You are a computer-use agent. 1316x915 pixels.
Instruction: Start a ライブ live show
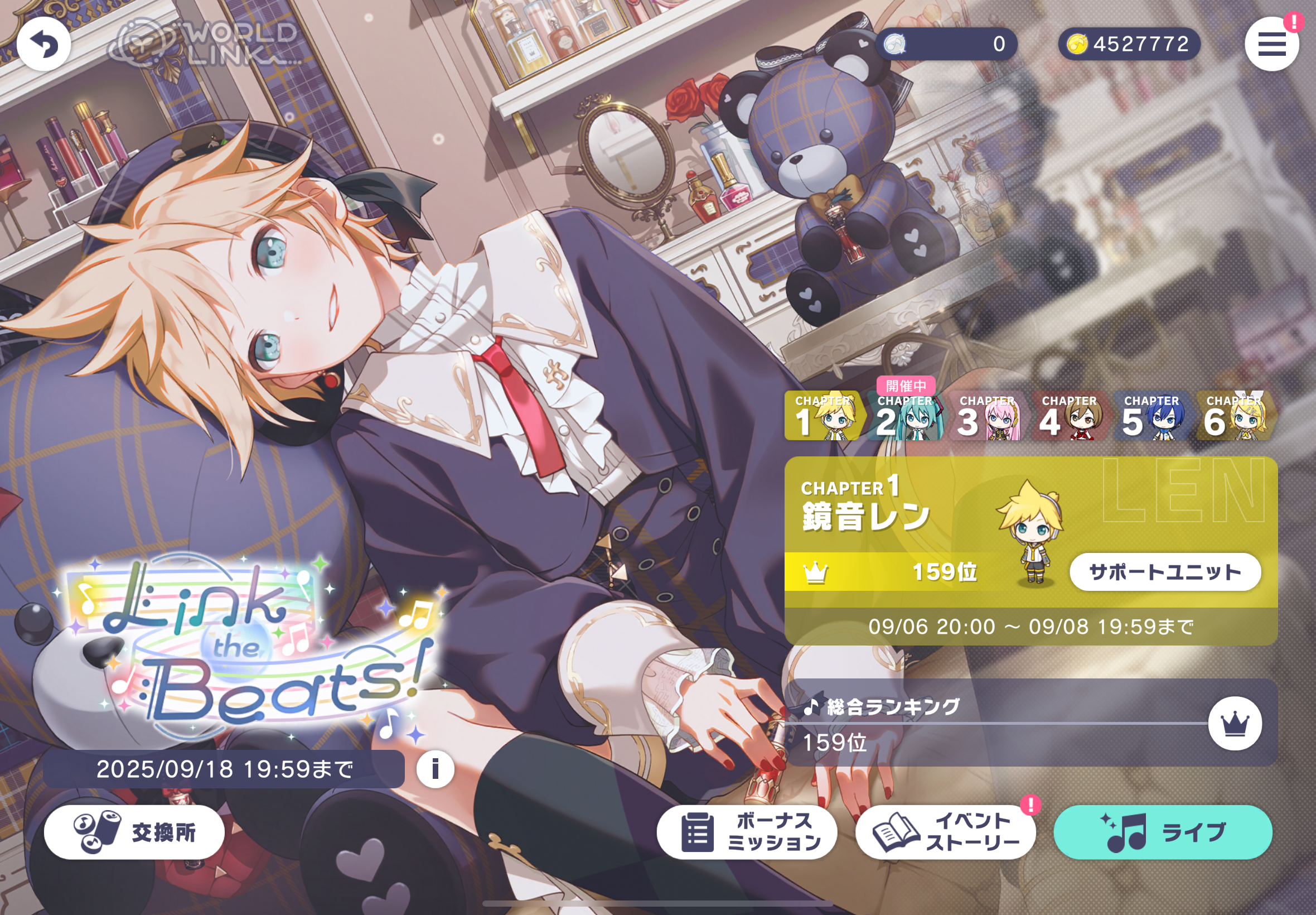coord(1163,832)
